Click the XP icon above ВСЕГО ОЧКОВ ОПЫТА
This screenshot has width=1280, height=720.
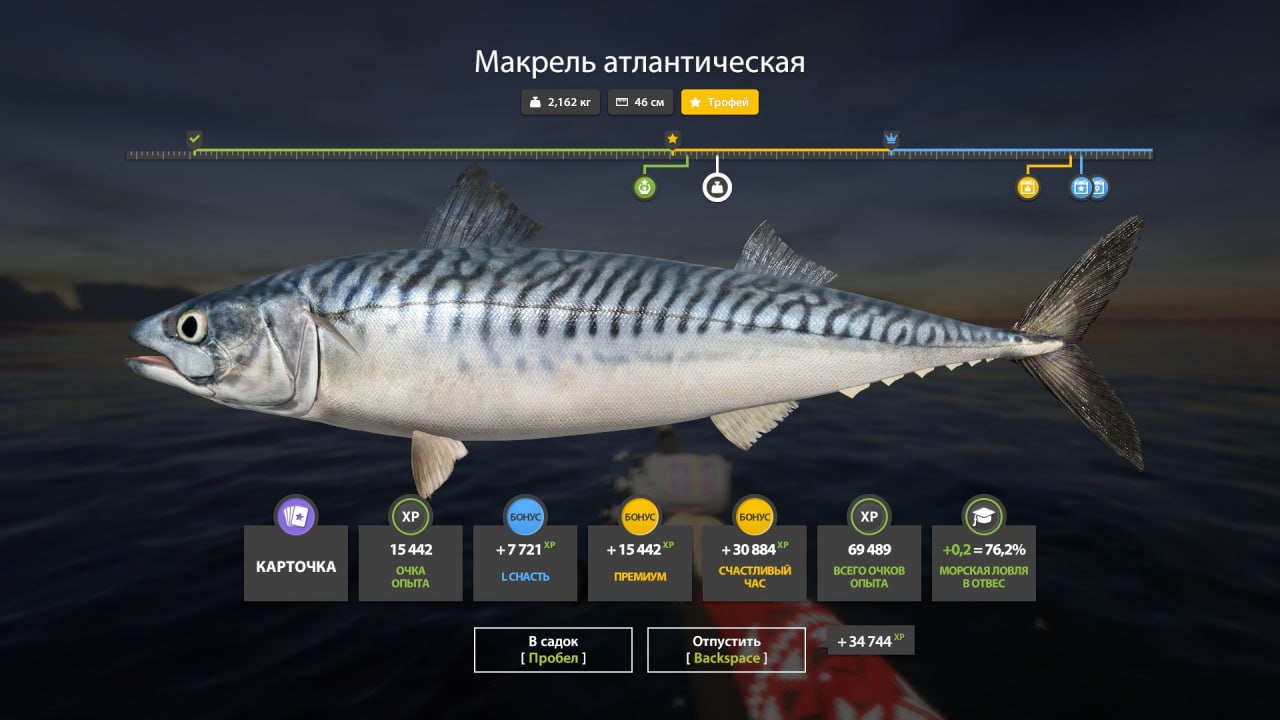click(868, 517)
